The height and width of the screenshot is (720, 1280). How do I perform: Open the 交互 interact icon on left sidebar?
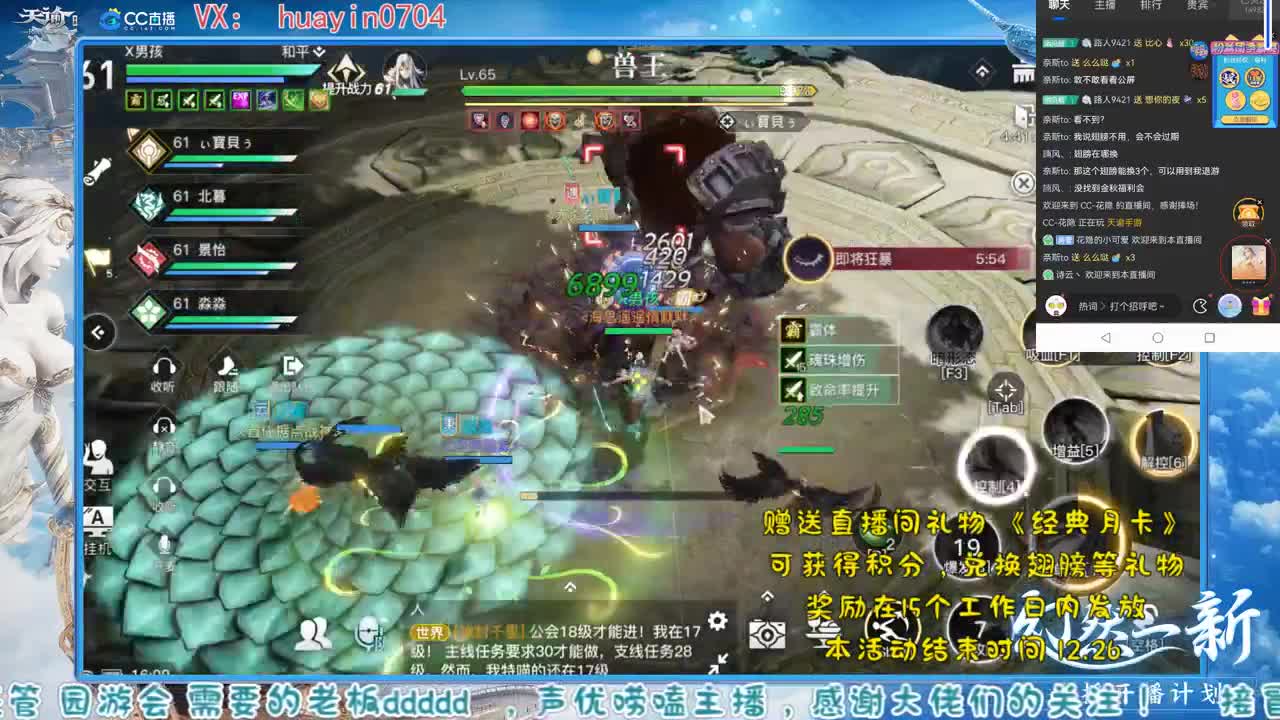pos(96,456)
